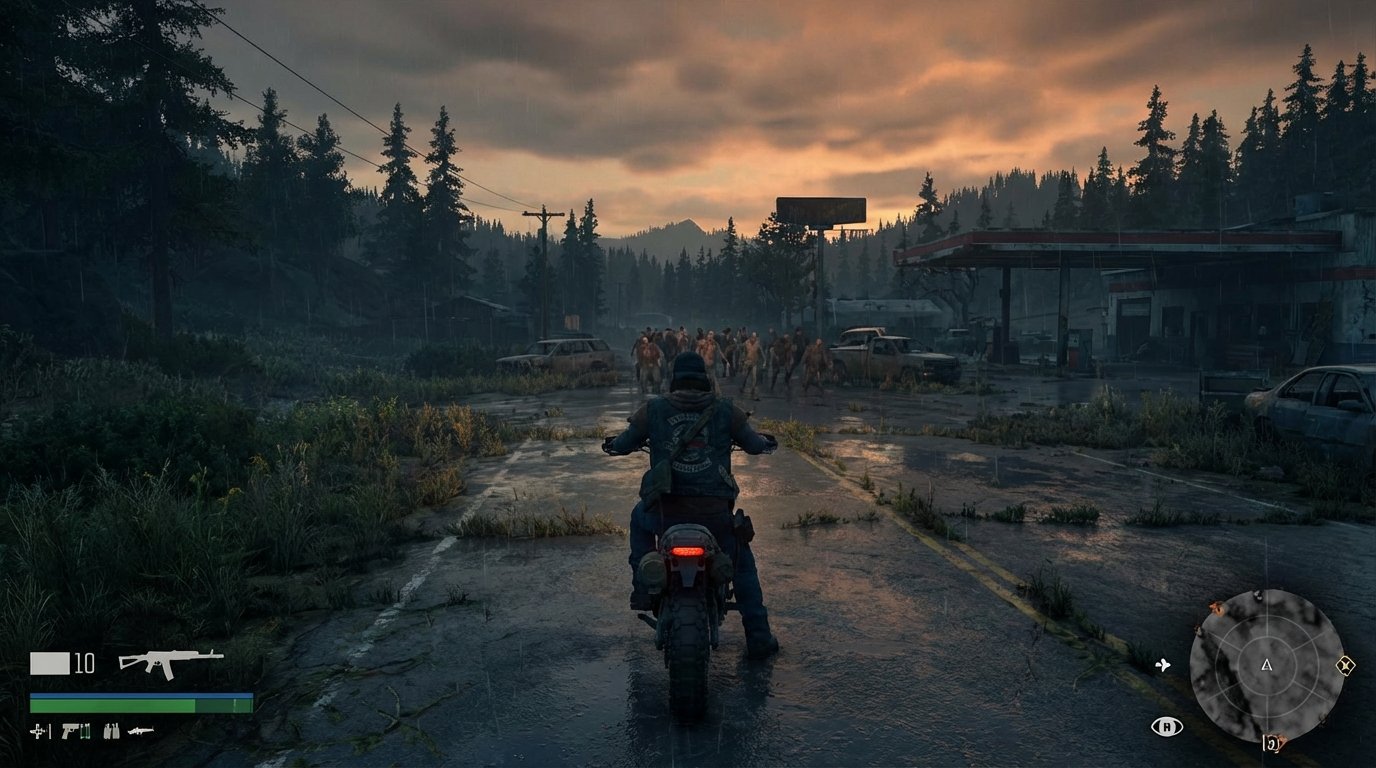Viewport: 1376px width, 768px height.
Task: Click the white ammo clip box
Action: coord(50,663)
